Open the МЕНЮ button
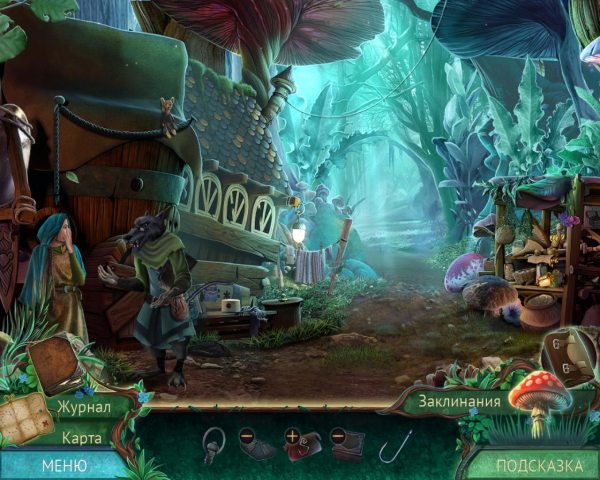Viewport: 600px width, 480px height. (x=63, y=465)
